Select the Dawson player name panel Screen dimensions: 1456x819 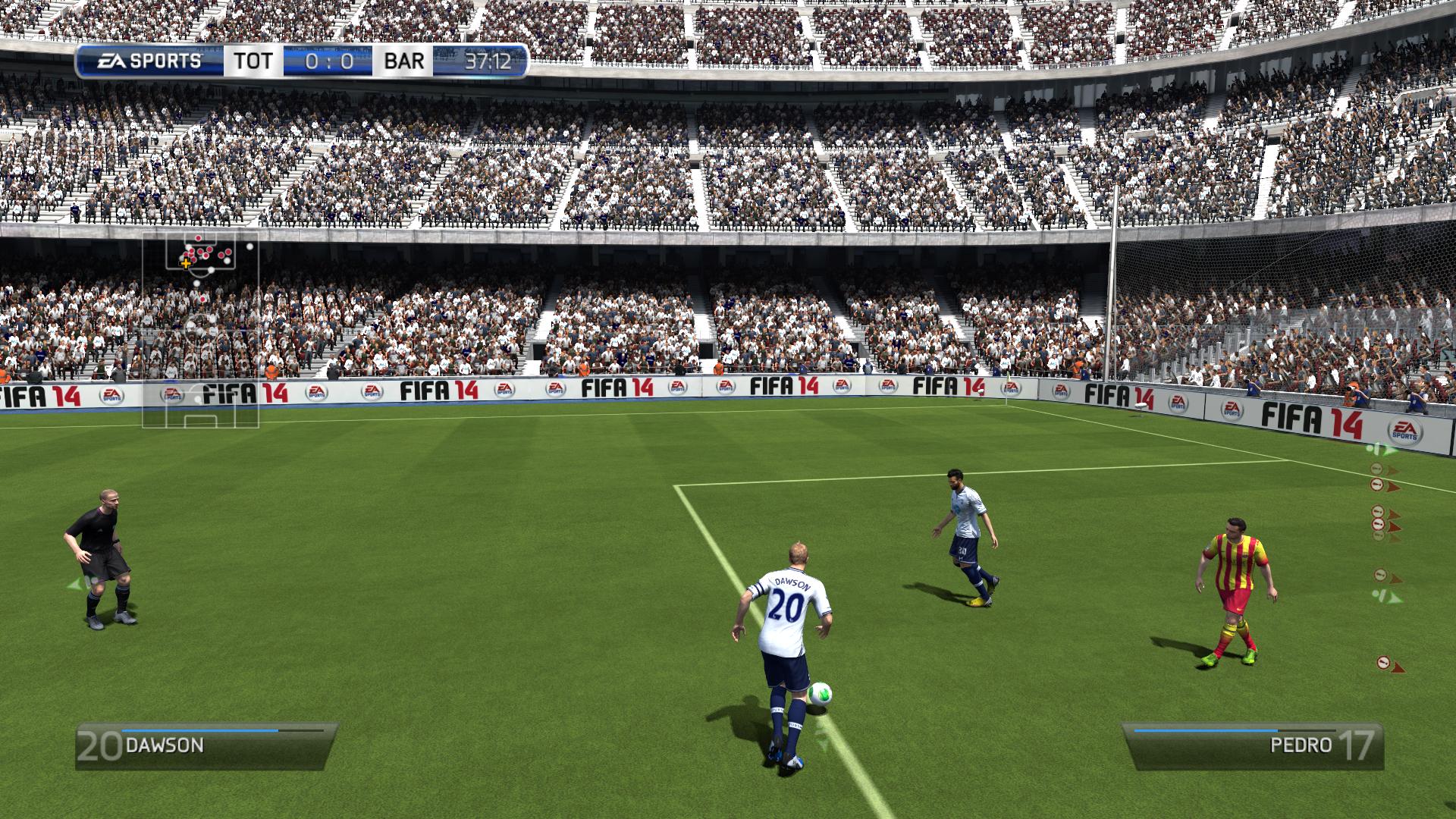point(205,745)
